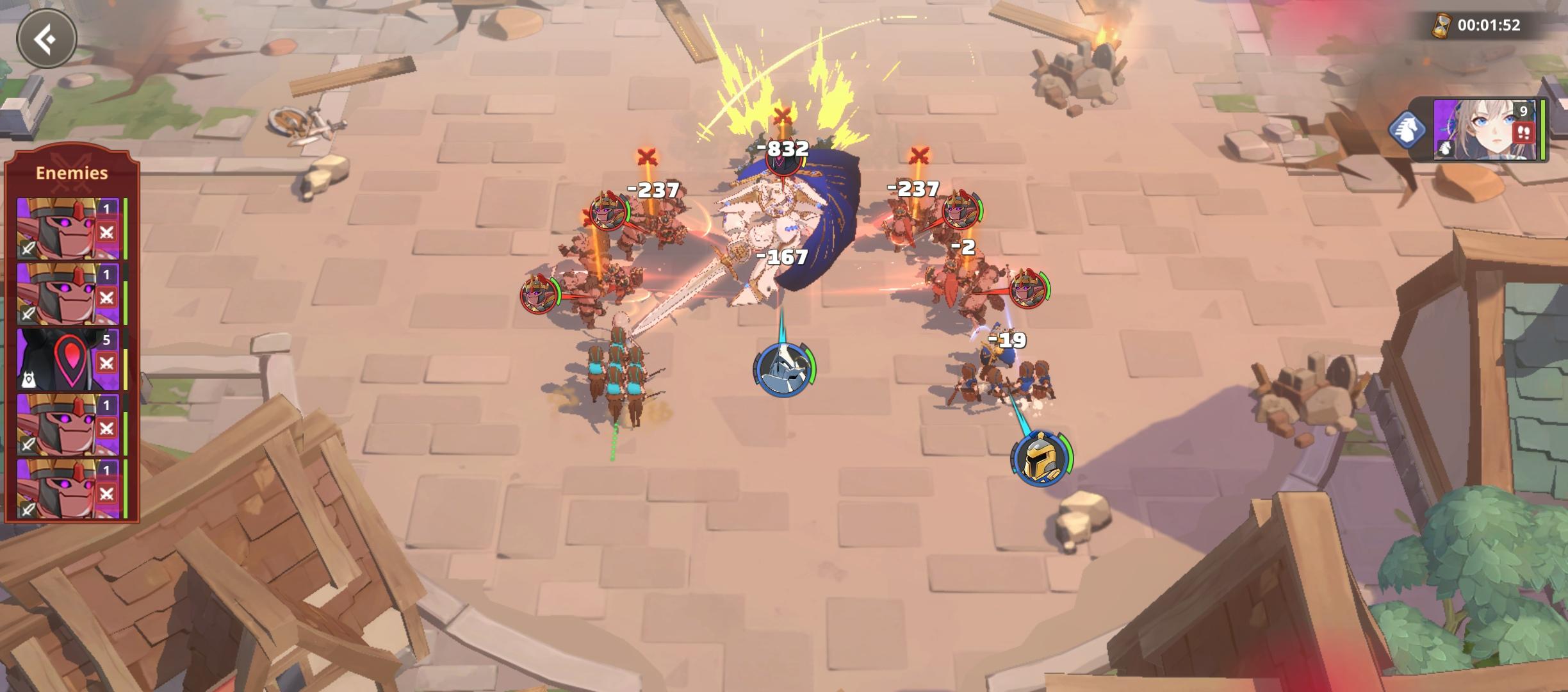The width and height of the screenshot is (1568, 692).
Task: Tap the red footsteps status icon on portrait
Action: pos(1523,132)
